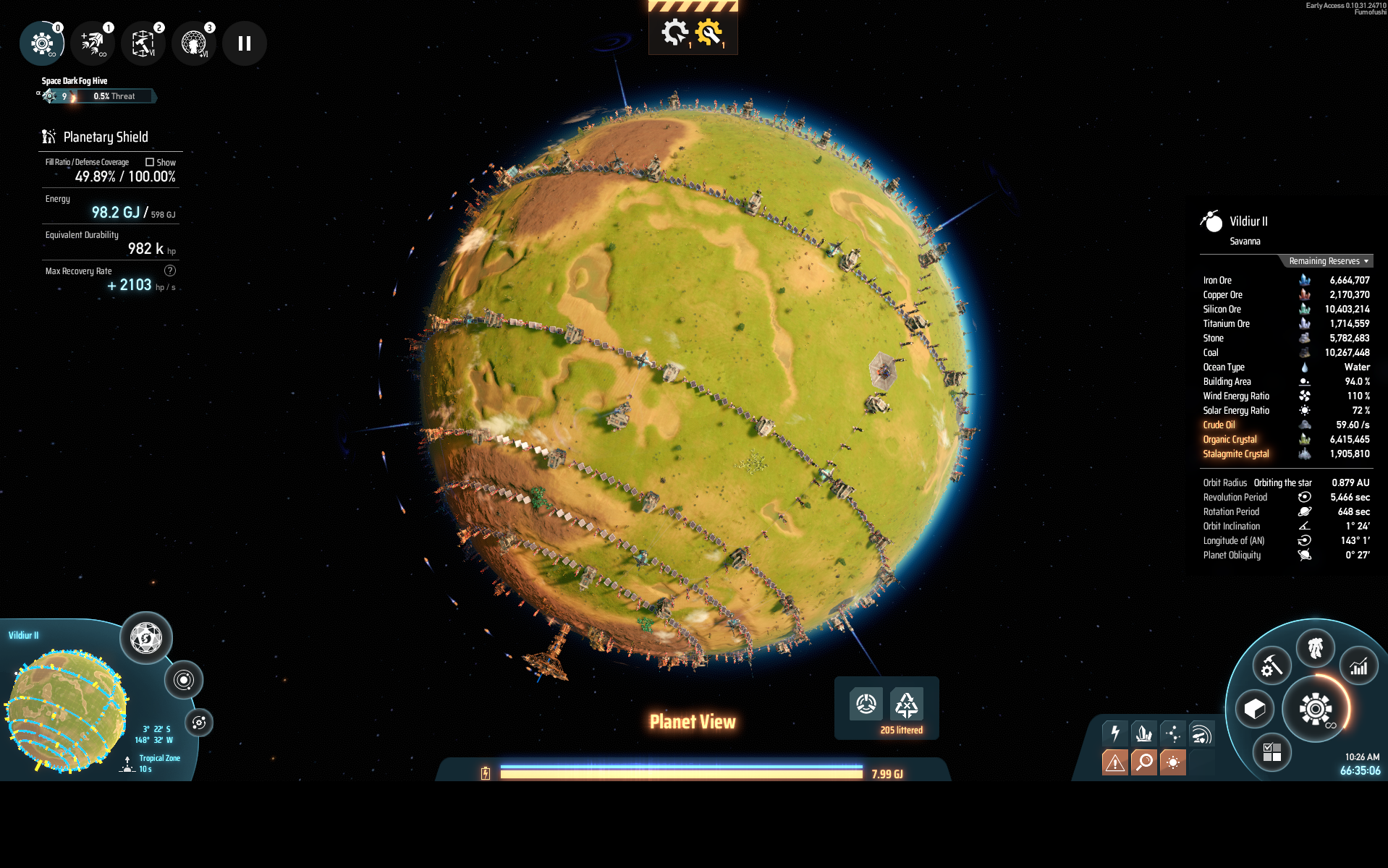The image size is (1388, 868).
Task: Switch to build mode 2 blueprint tab
Action: (143, 43)
